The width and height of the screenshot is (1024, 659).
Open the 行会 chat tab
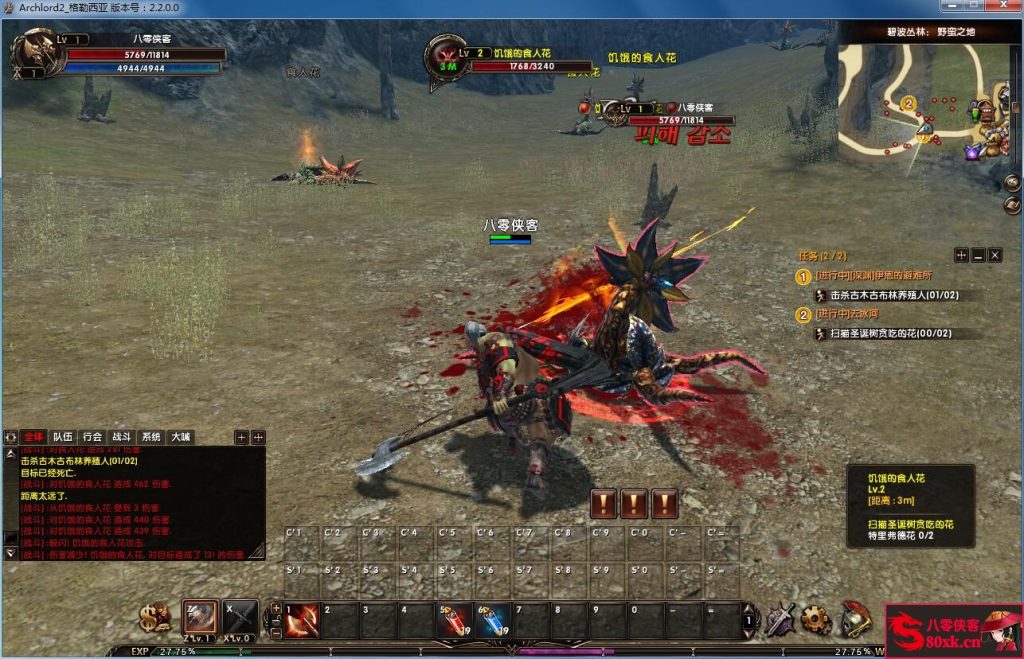[x=92, y=437]
